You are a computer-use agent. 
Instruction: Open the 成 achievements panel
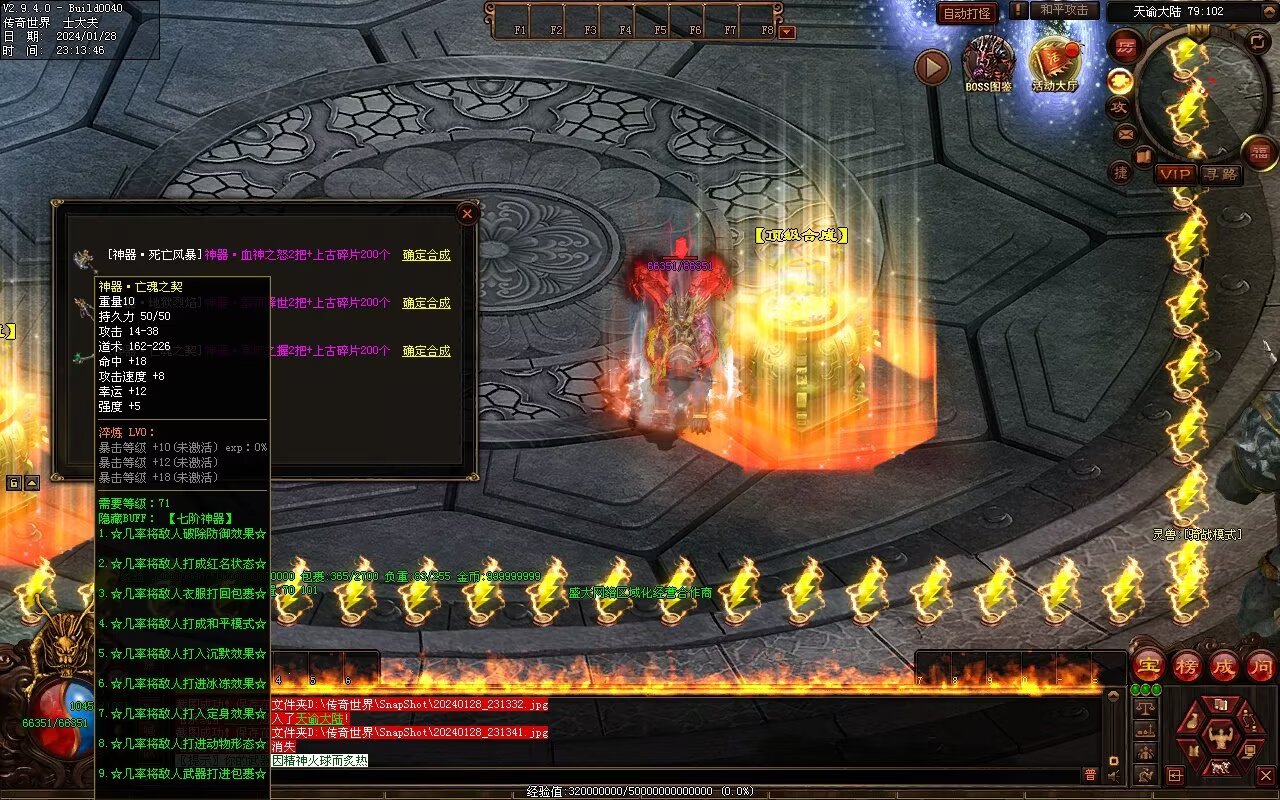tap(1224, 665)
